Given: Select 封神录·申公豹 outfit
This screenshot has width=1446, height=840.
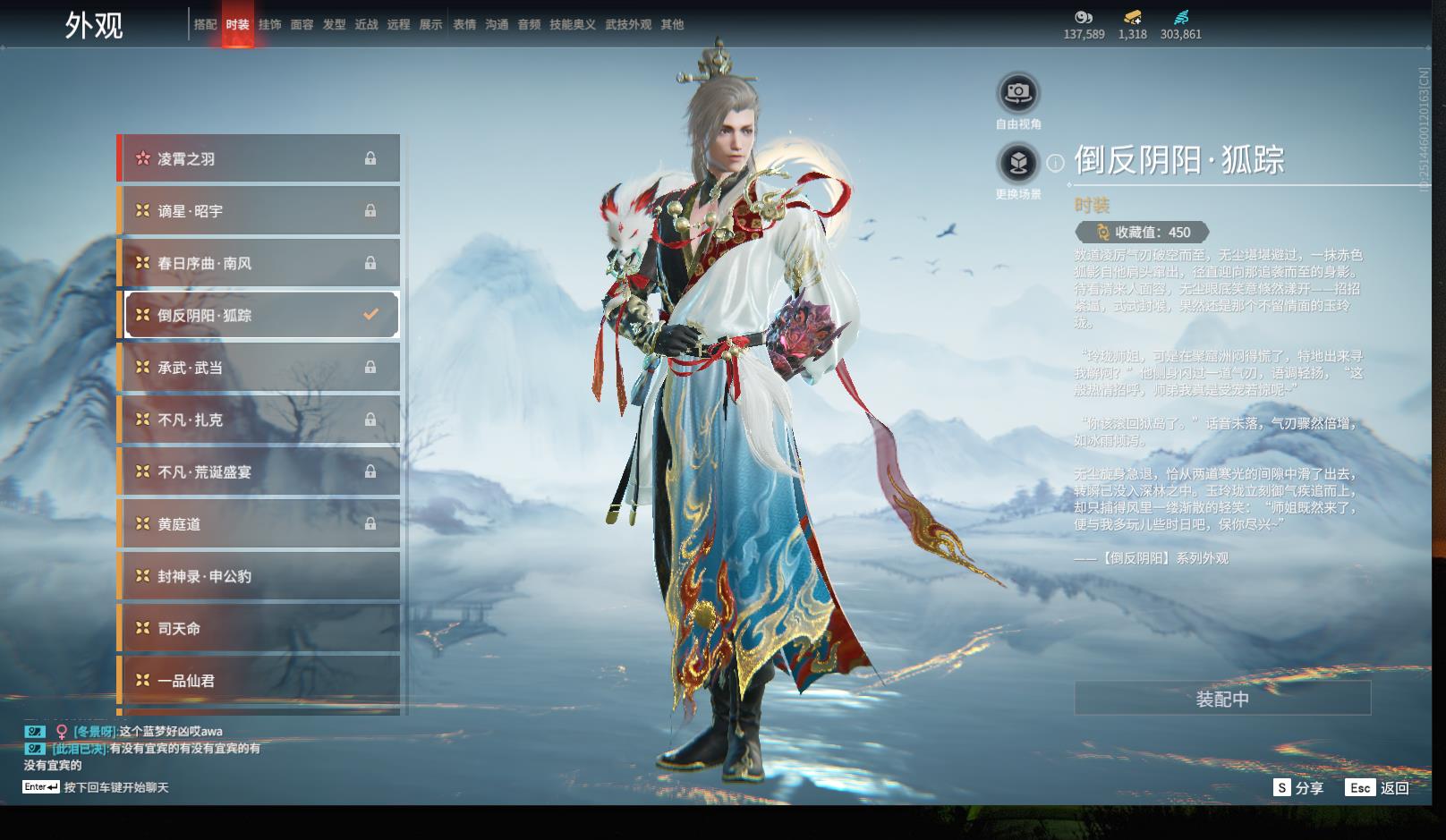Looking at the screenshot, I should [259, 577].
